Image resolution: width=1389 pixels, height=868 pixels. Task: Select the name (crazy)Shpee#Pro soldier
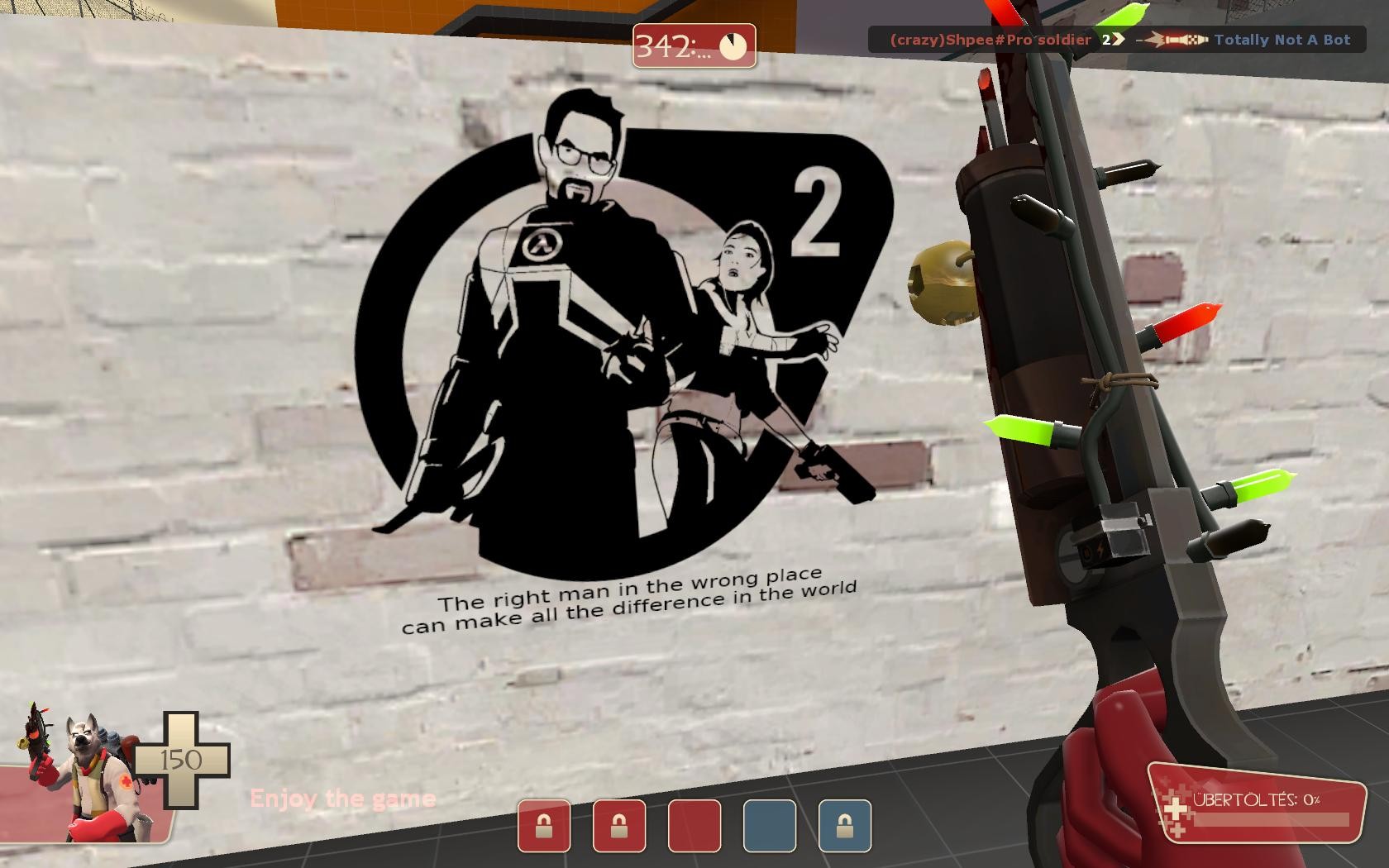coord(989,38)
